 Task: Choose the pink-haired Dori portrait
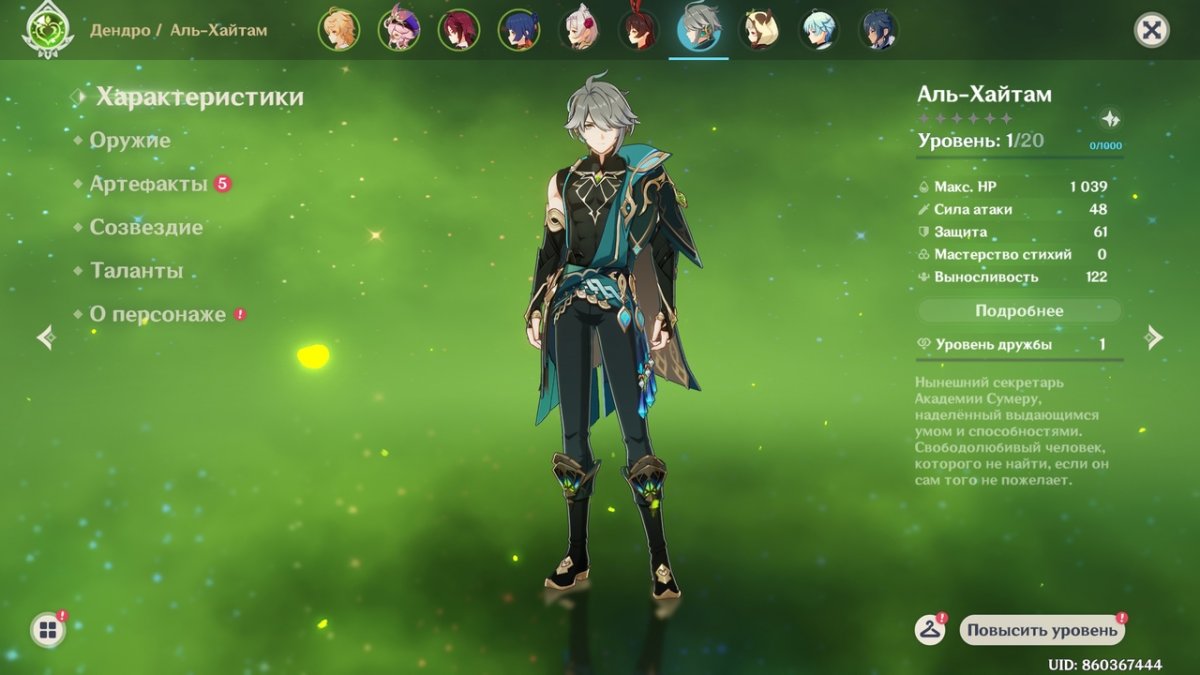tap(399, 30)
